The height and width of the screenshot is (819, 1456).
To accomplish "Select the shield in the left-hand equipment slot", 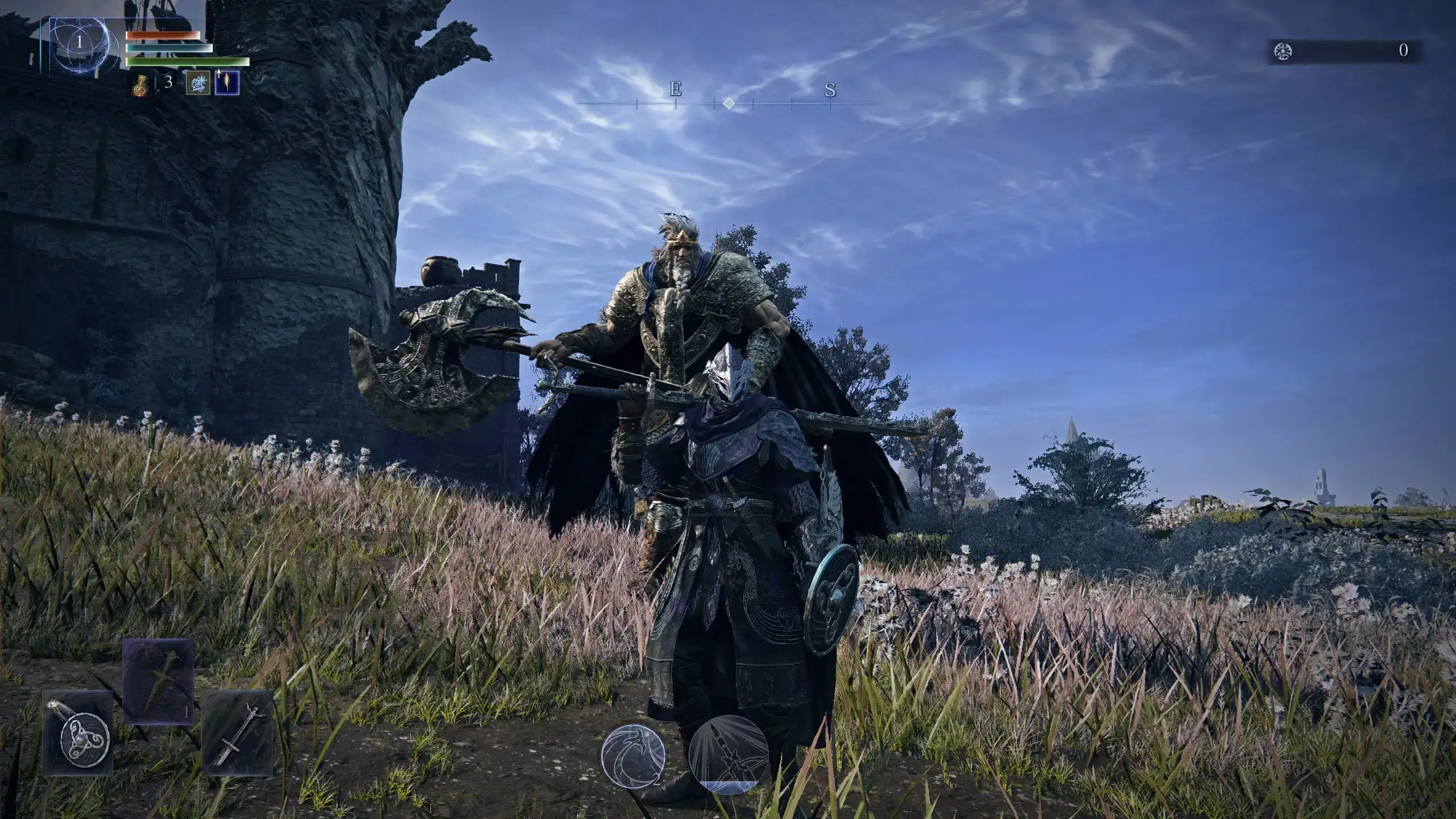I will [x=80, y=734].
